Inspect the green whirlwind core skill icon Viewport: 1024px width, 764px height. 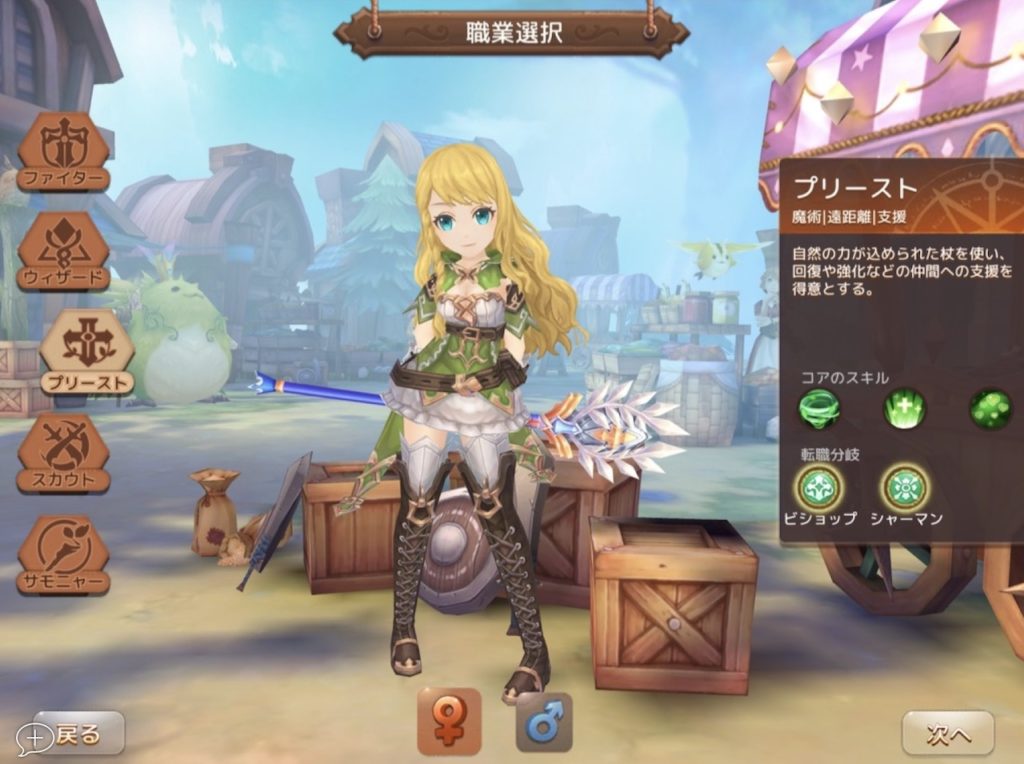coord(818,408)
